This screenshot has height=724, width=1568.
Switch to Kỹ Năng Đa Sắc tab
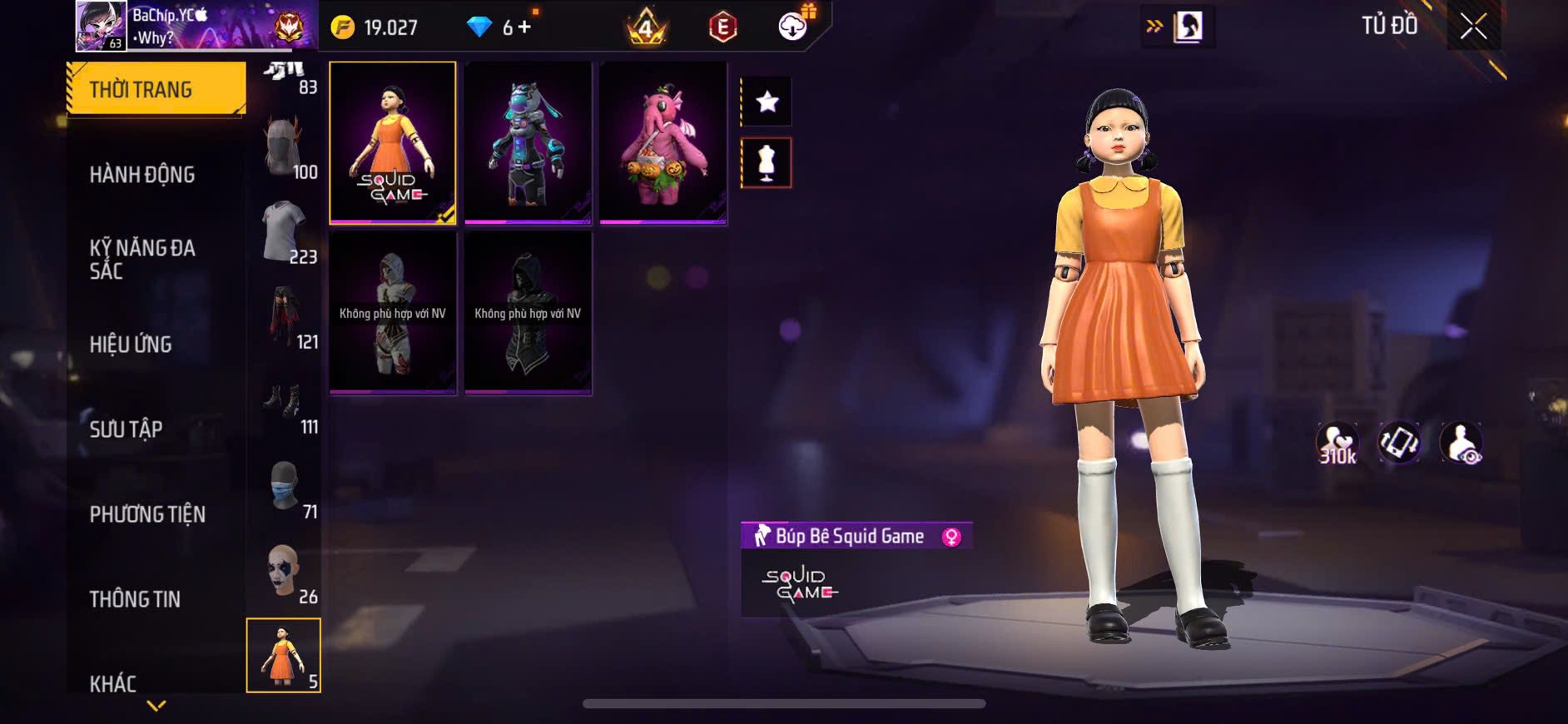pos(142,259)
